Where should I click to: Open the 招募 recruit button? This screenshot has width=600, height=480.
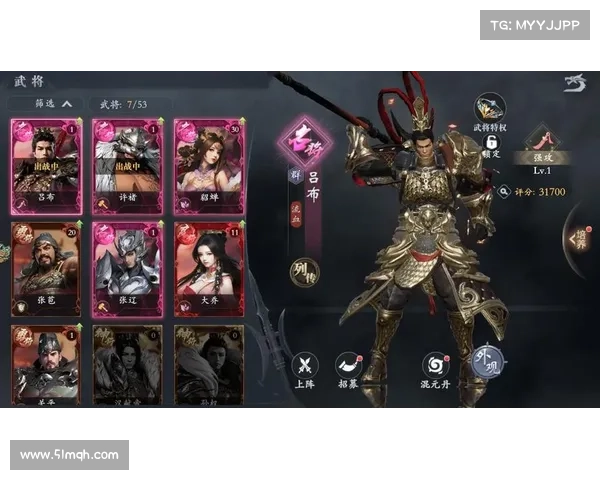click(348, 368)
